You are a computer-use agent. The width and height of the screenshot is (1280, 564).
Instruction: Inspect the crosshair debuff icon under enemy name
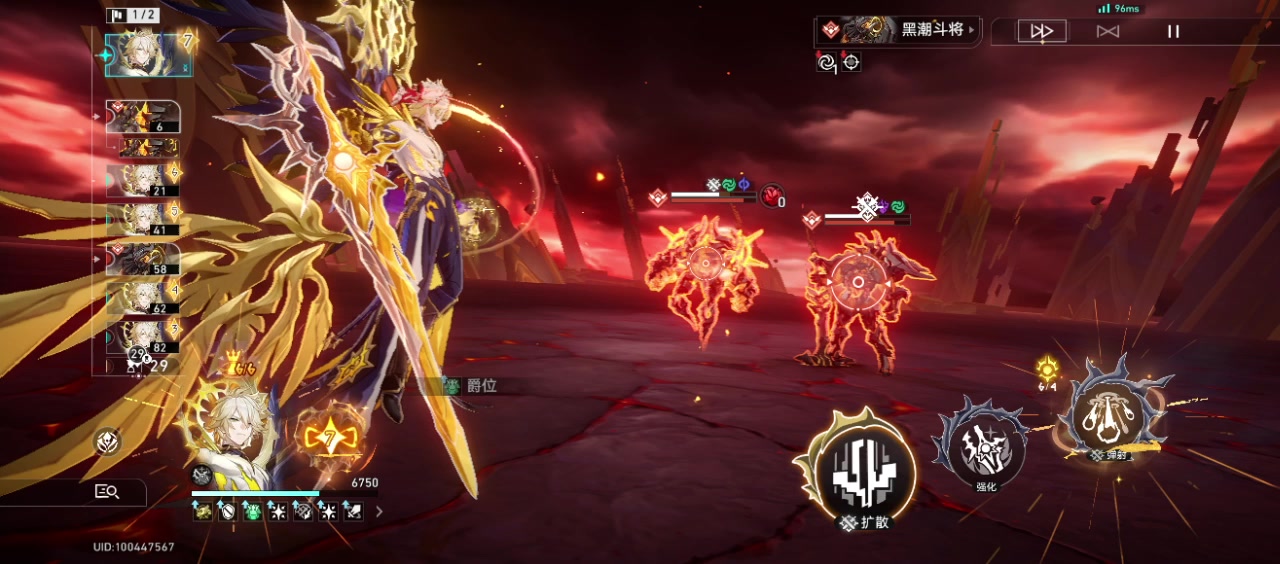coord(851,62)
